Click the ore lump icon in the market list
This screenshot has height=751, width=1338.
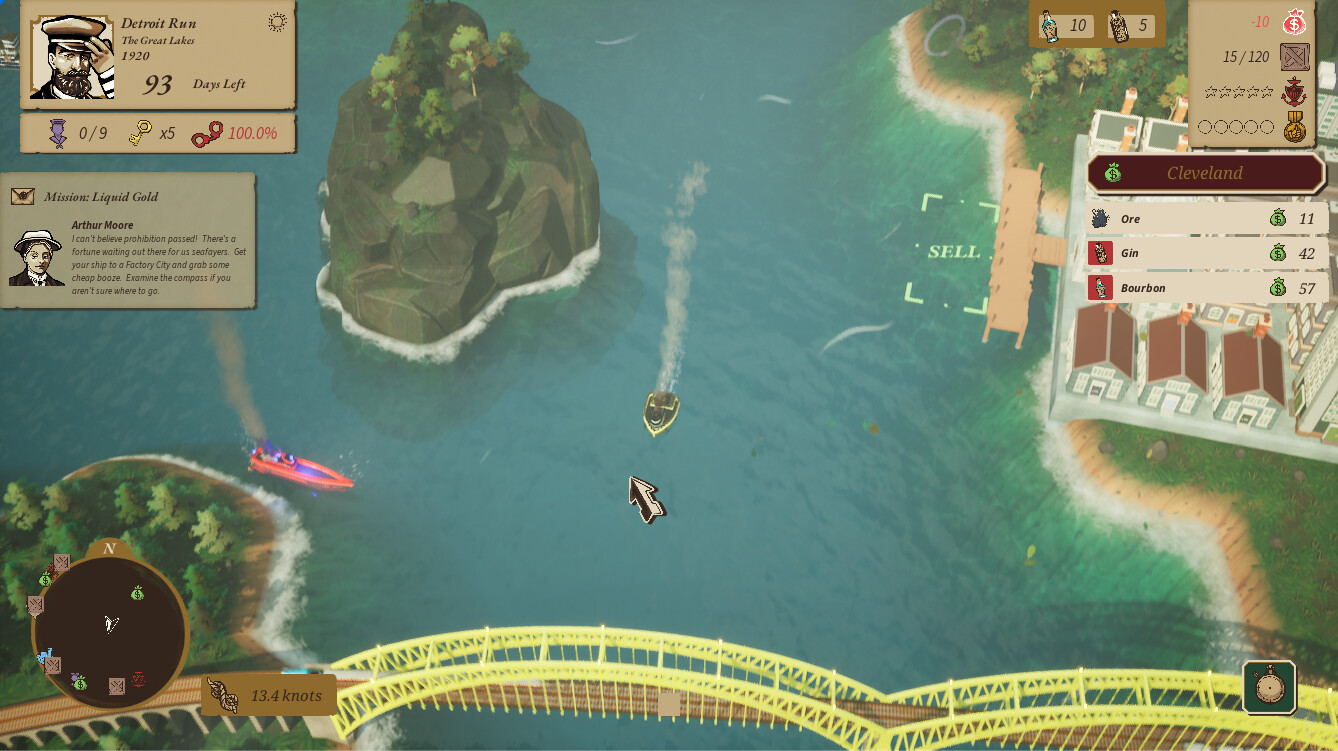[1101, 217]
